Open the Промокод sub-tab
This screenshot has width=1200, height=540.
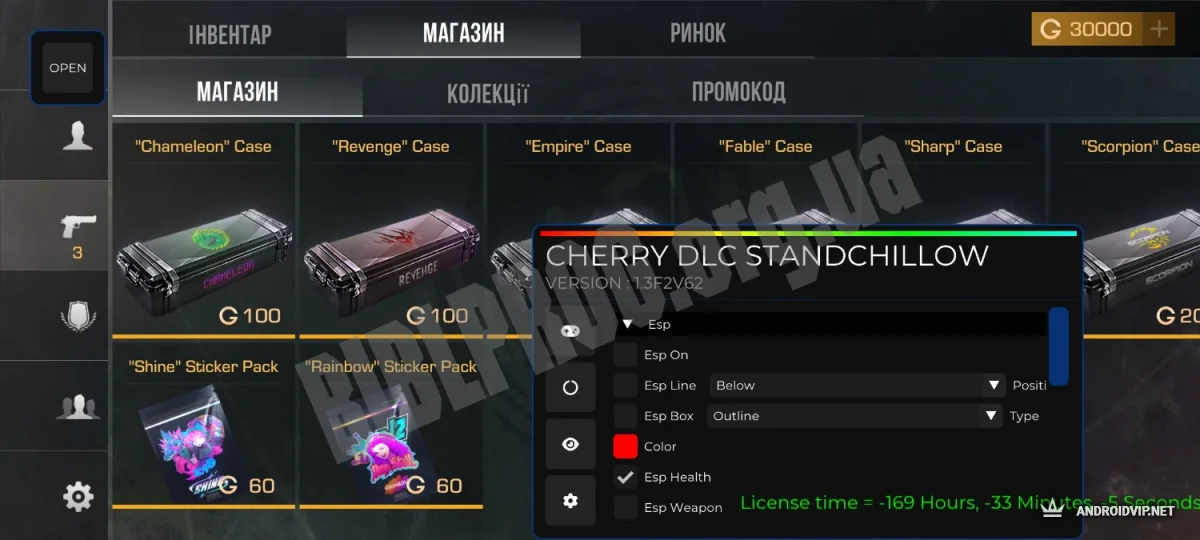click(x=738, y=93)
